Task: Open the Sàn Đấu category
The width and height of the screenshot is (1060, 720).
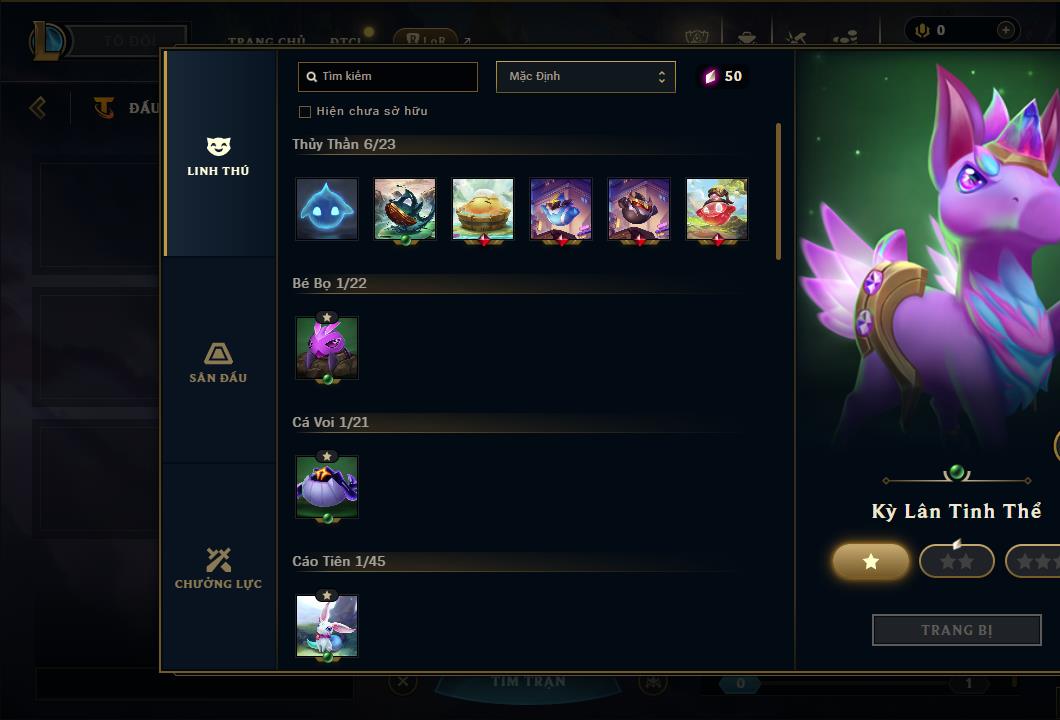Action: [x=218, y=362]
